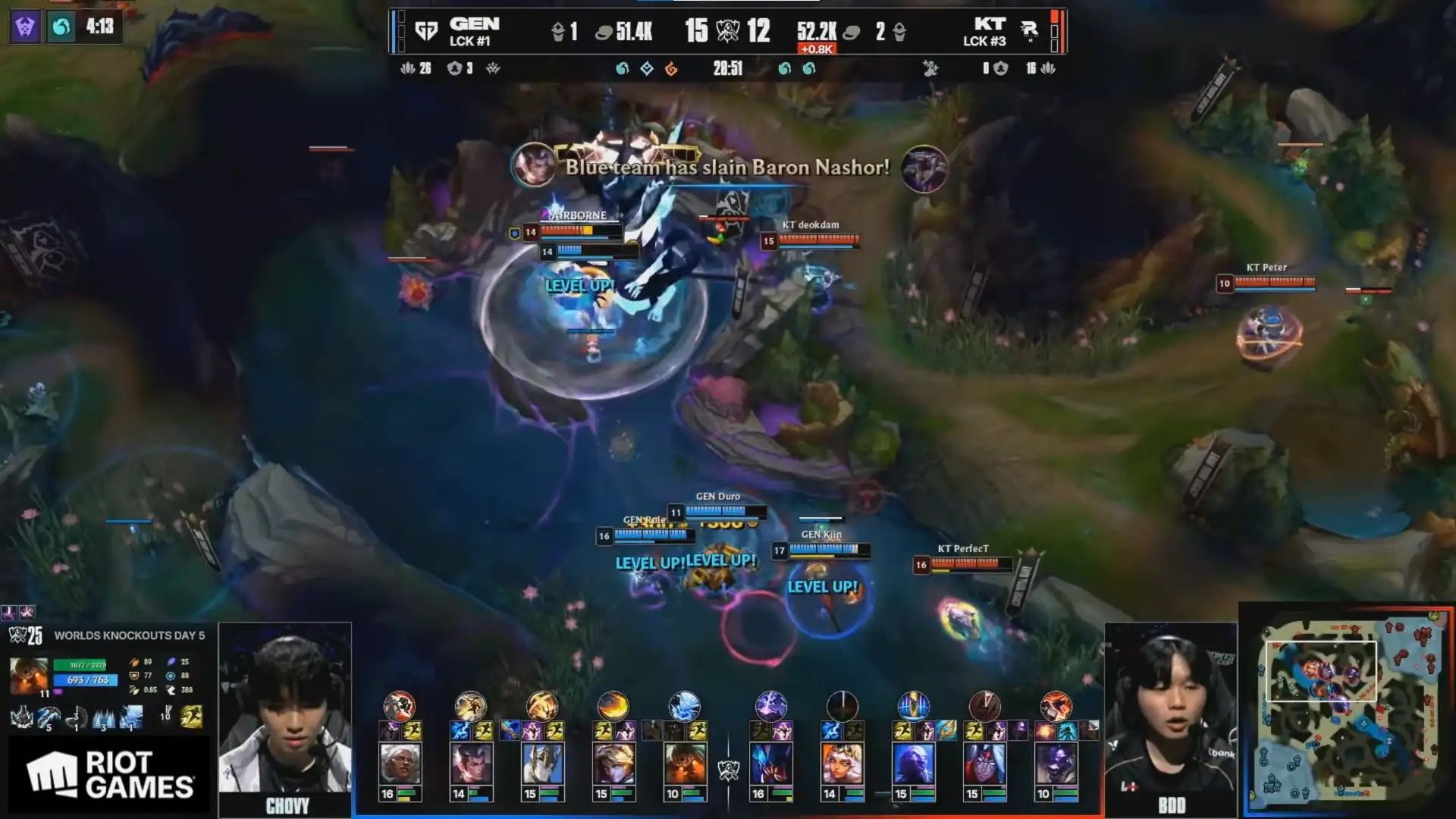The height and width of the screenshot is (819, 1456).
Task: Click the ice spikes ability icon
Action: (x=104, y=717)
